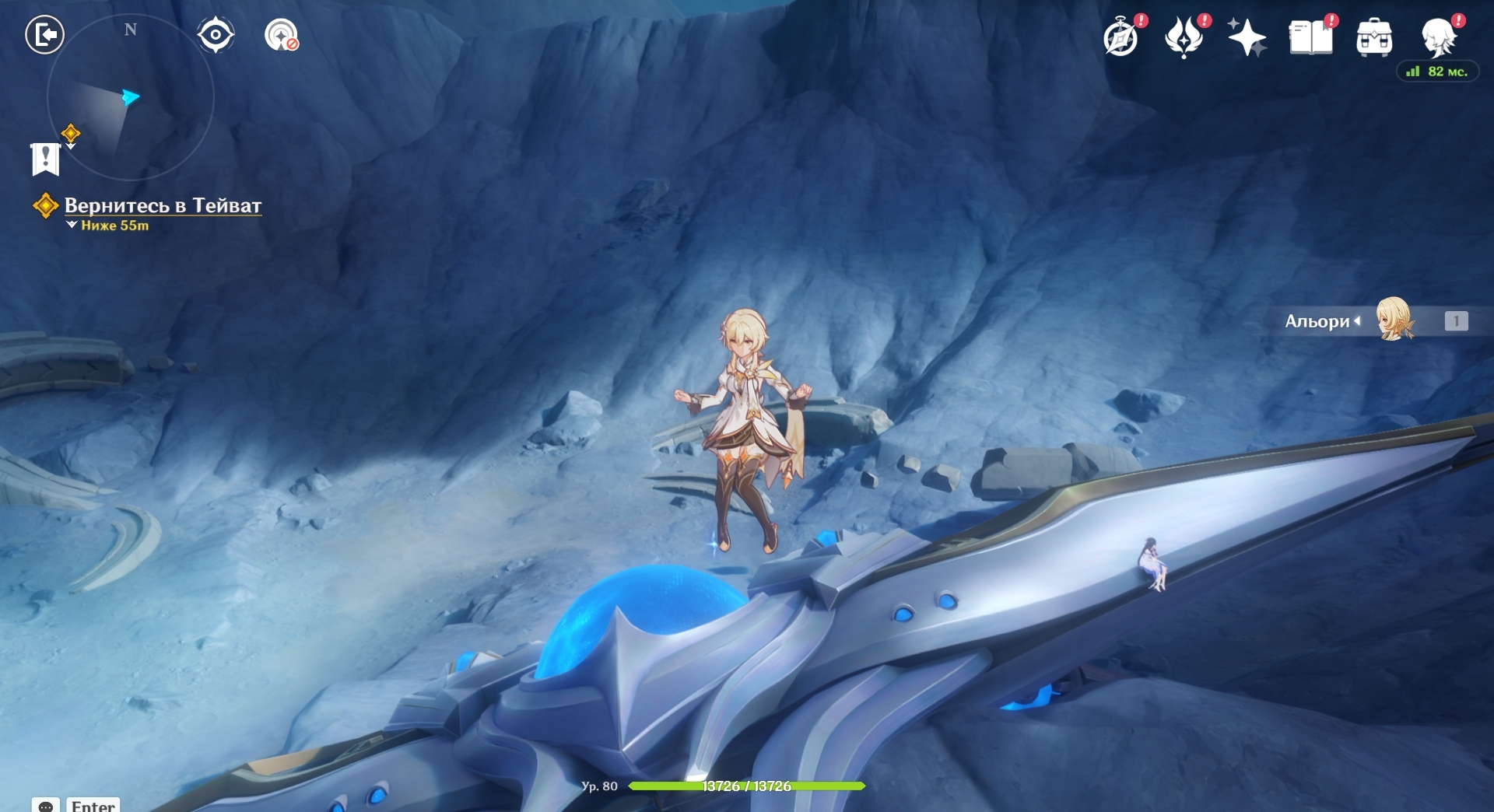Open the battle pass flame icon

coord(1184,37)
